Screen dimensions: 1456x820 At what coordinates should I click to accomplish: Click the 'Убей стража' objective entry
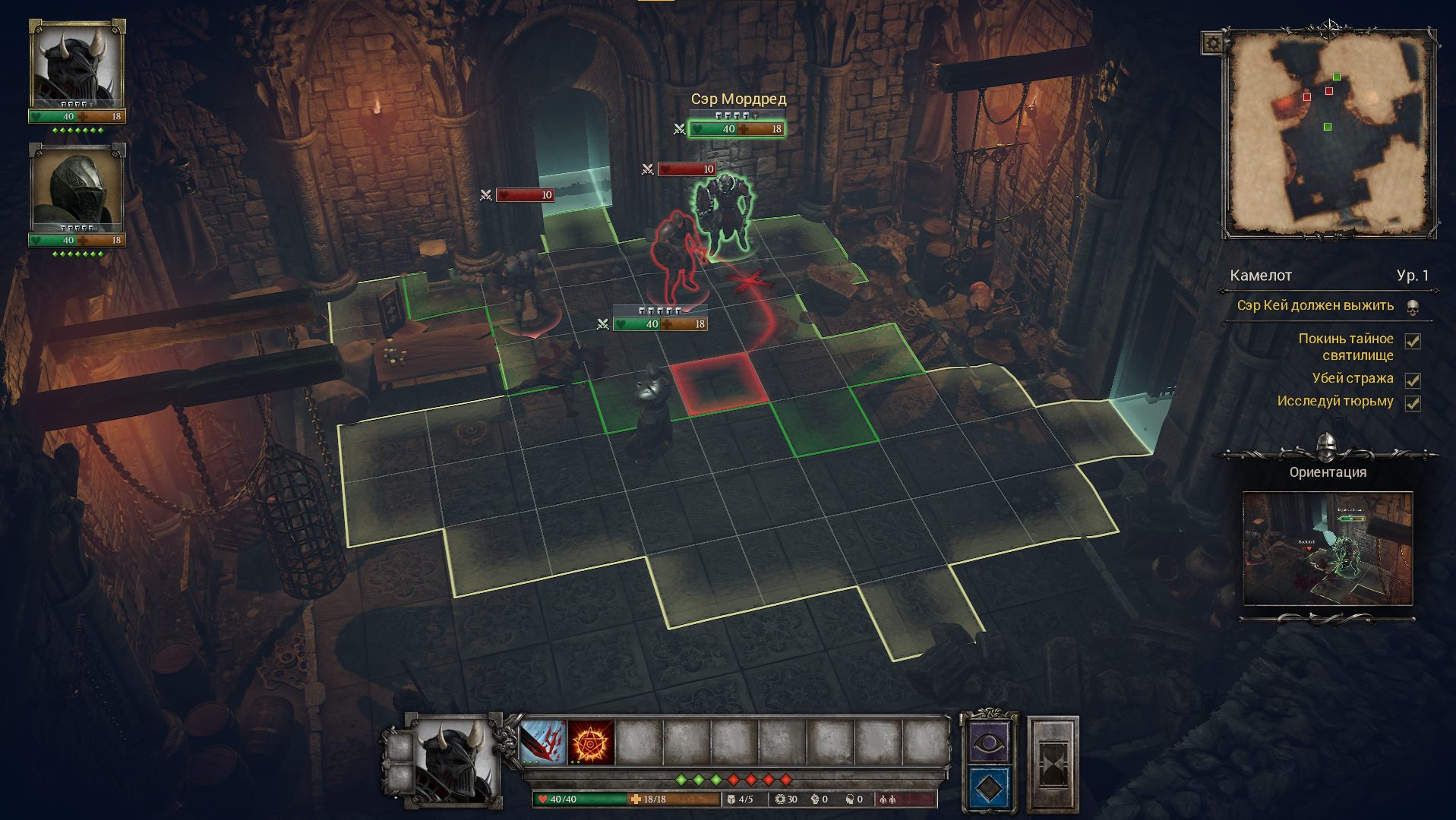click(x=1352, y=378)
